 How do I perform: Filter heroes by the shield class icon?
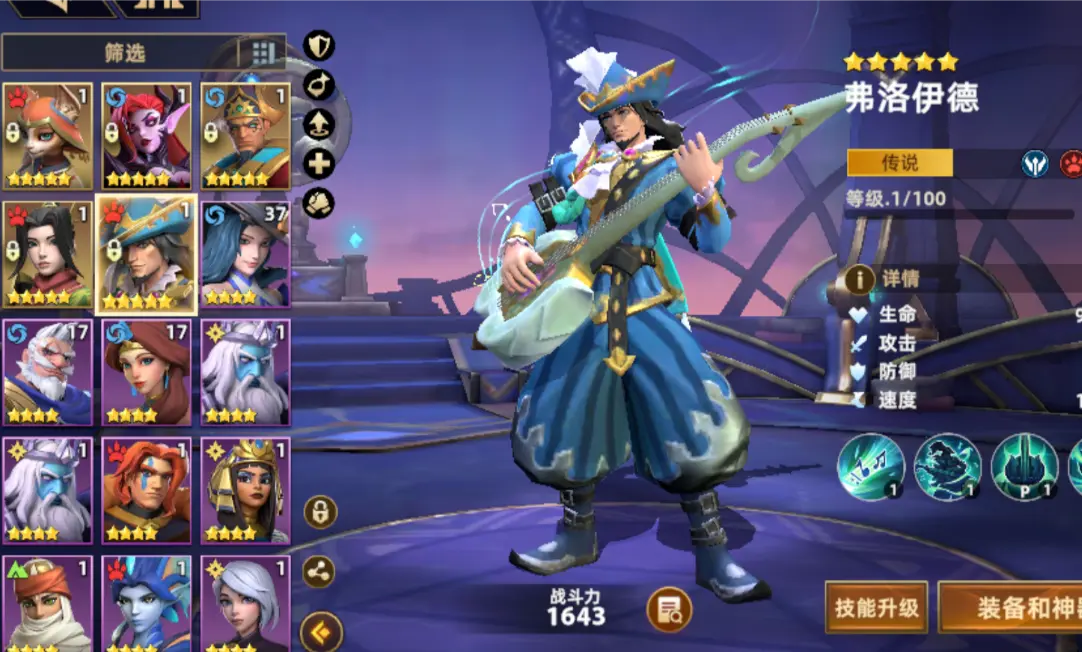(x=319, y=45)
